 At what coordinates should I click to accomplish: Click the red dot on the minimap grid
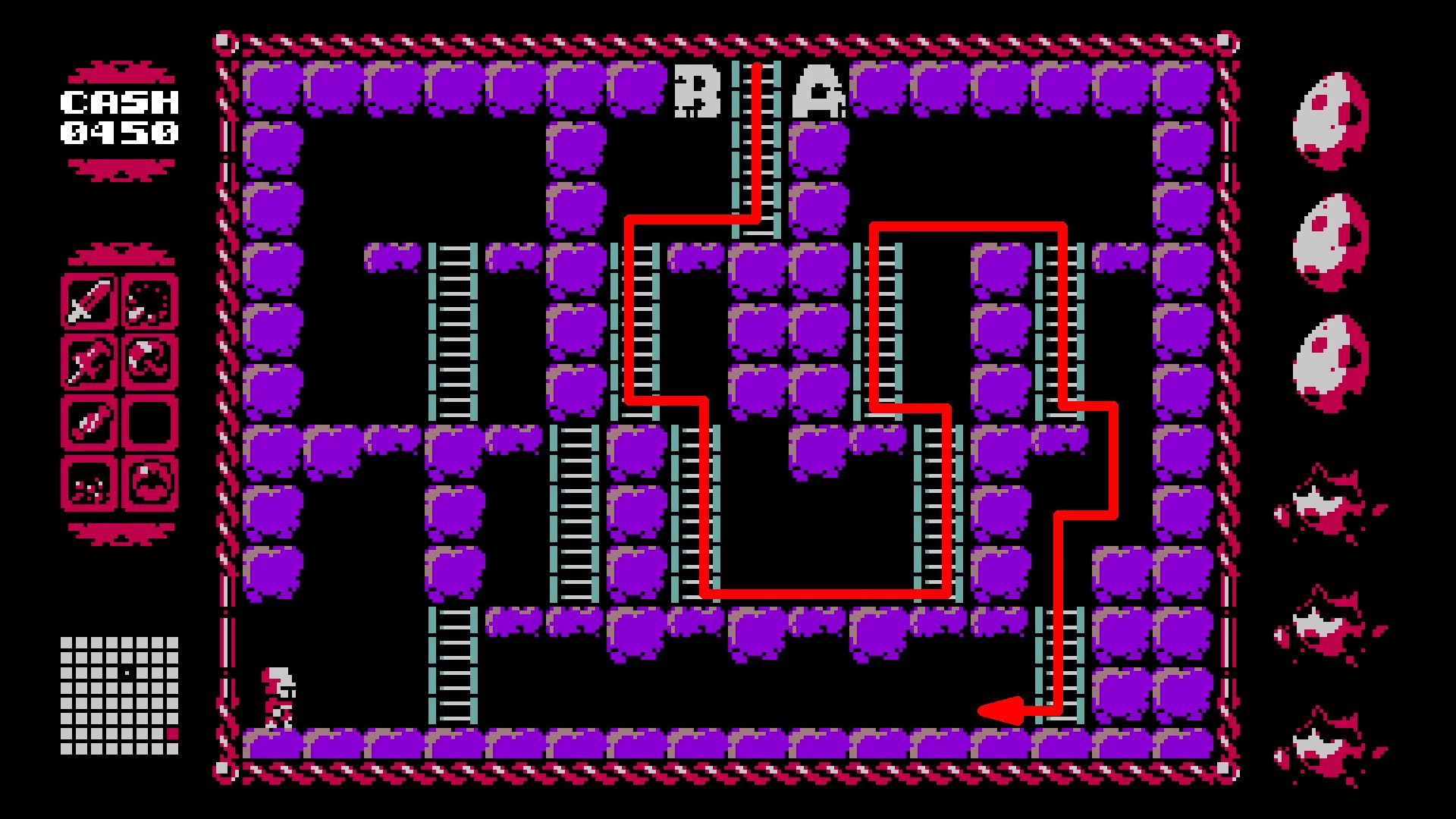(x=172, y=733)
